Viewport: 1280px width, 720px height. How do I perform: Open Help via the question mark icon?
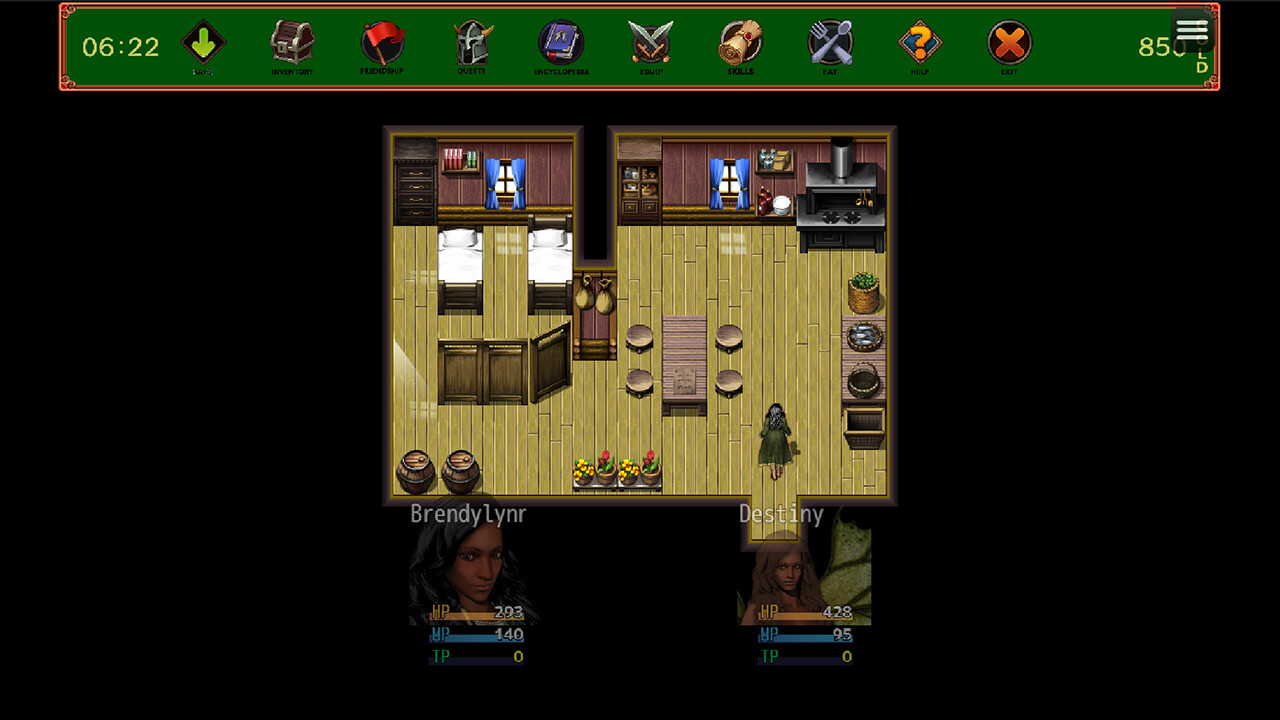tap(919, 44)
